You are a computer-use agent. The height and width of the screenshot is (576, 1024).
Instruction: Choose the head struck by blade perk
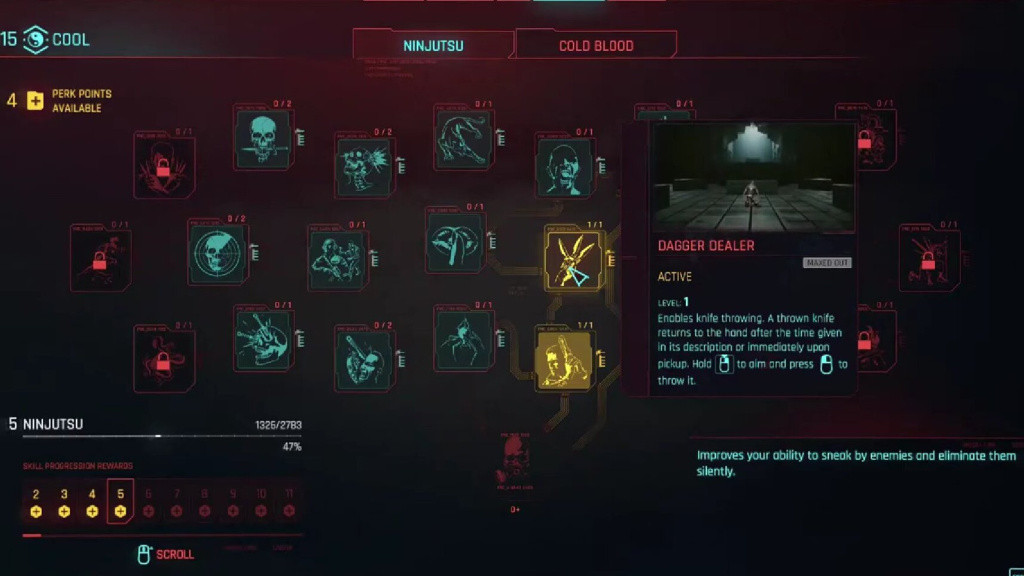(364, 358)
